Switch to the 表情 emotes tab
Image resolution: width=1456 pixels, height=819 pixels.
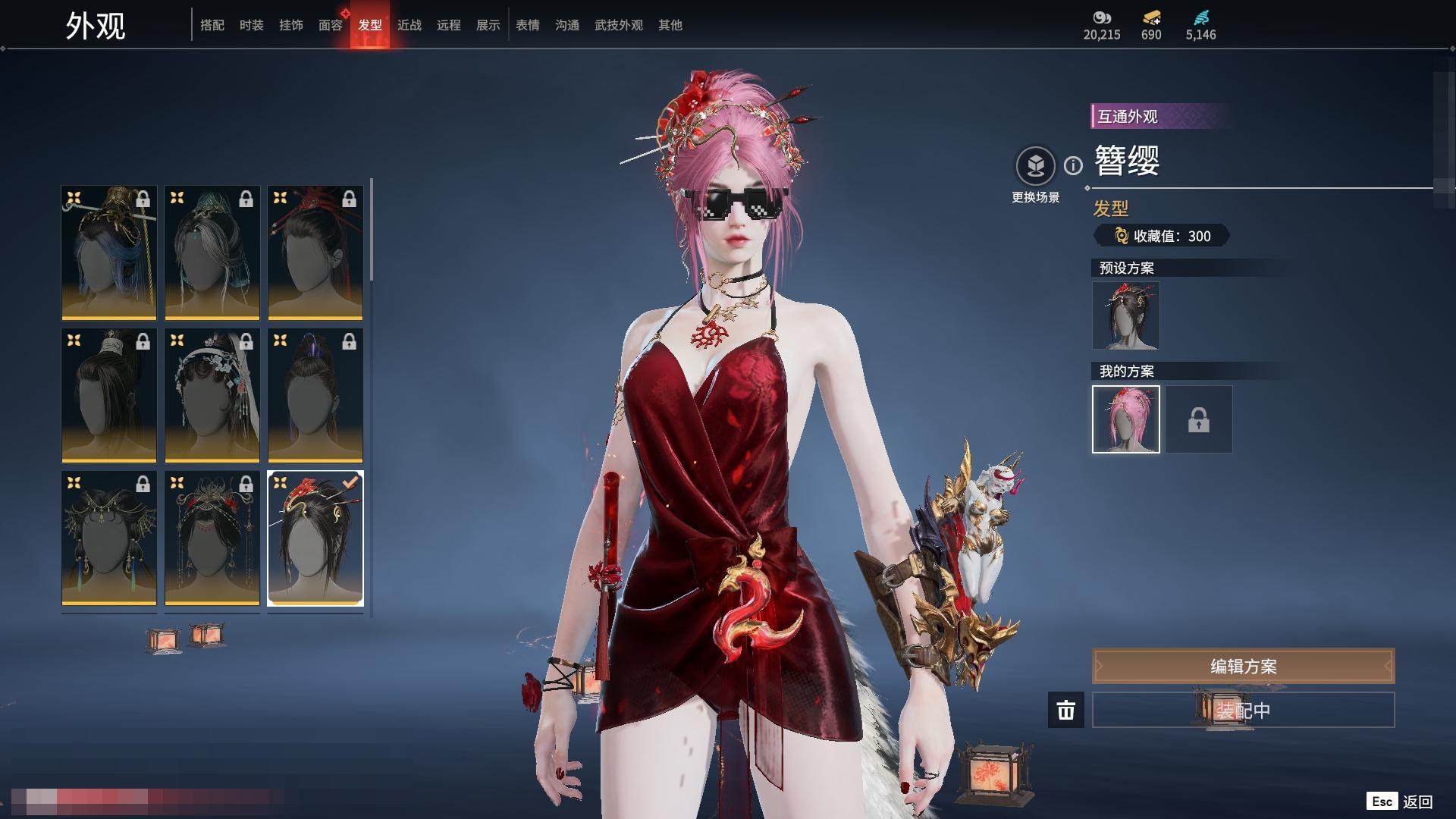tap(528, 25)
